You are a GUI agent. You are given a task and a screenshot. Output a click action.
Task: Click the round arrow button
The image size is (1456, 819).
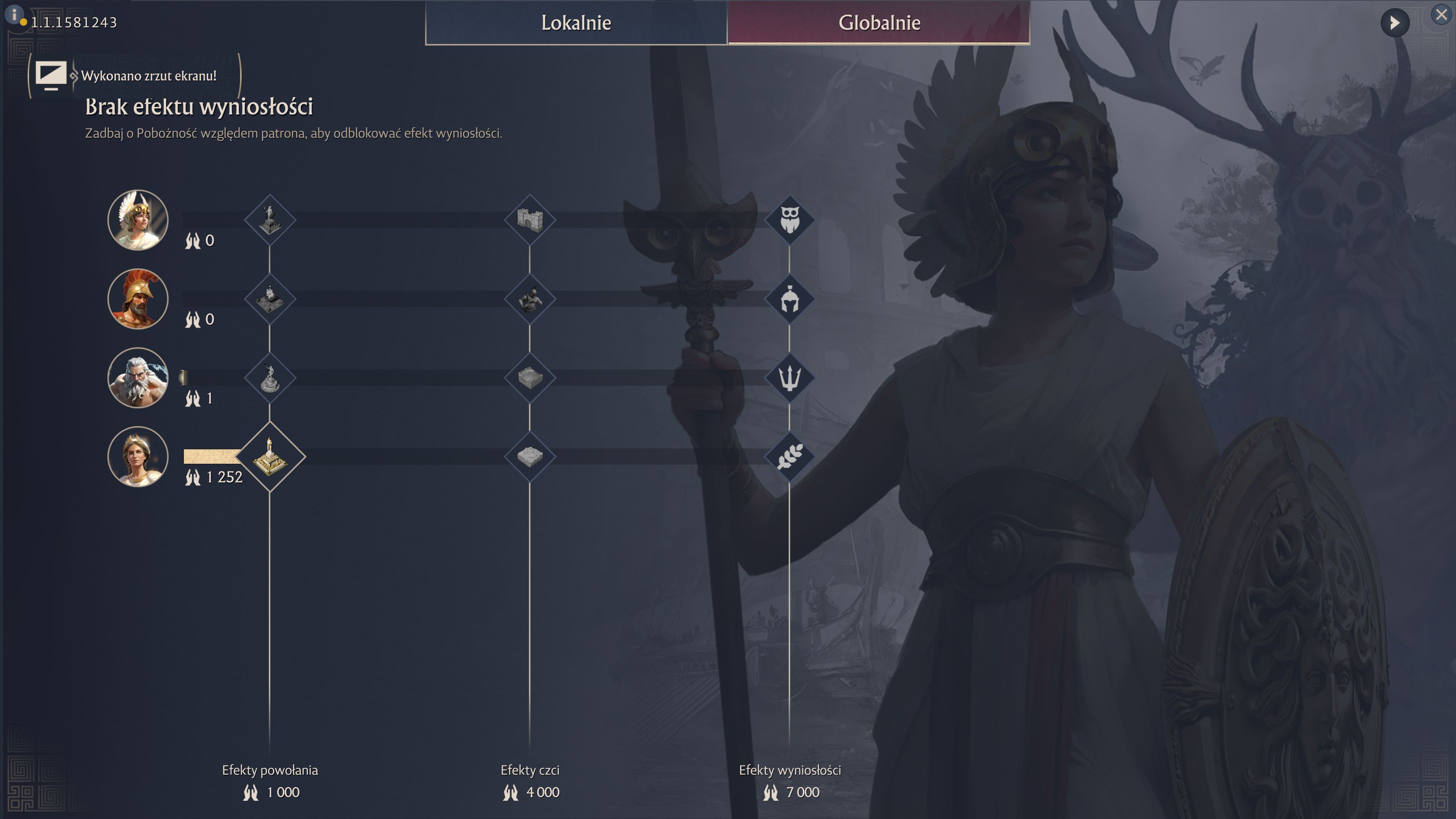[1395, 23]
